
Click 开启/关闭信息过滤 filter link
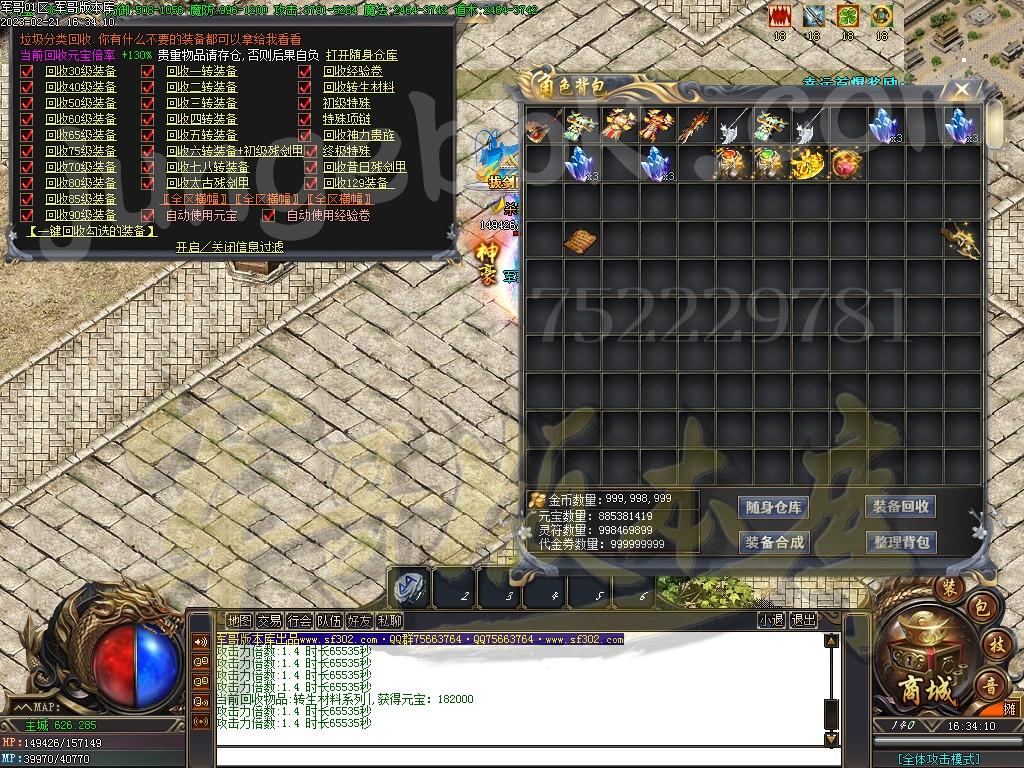[229, 246]
